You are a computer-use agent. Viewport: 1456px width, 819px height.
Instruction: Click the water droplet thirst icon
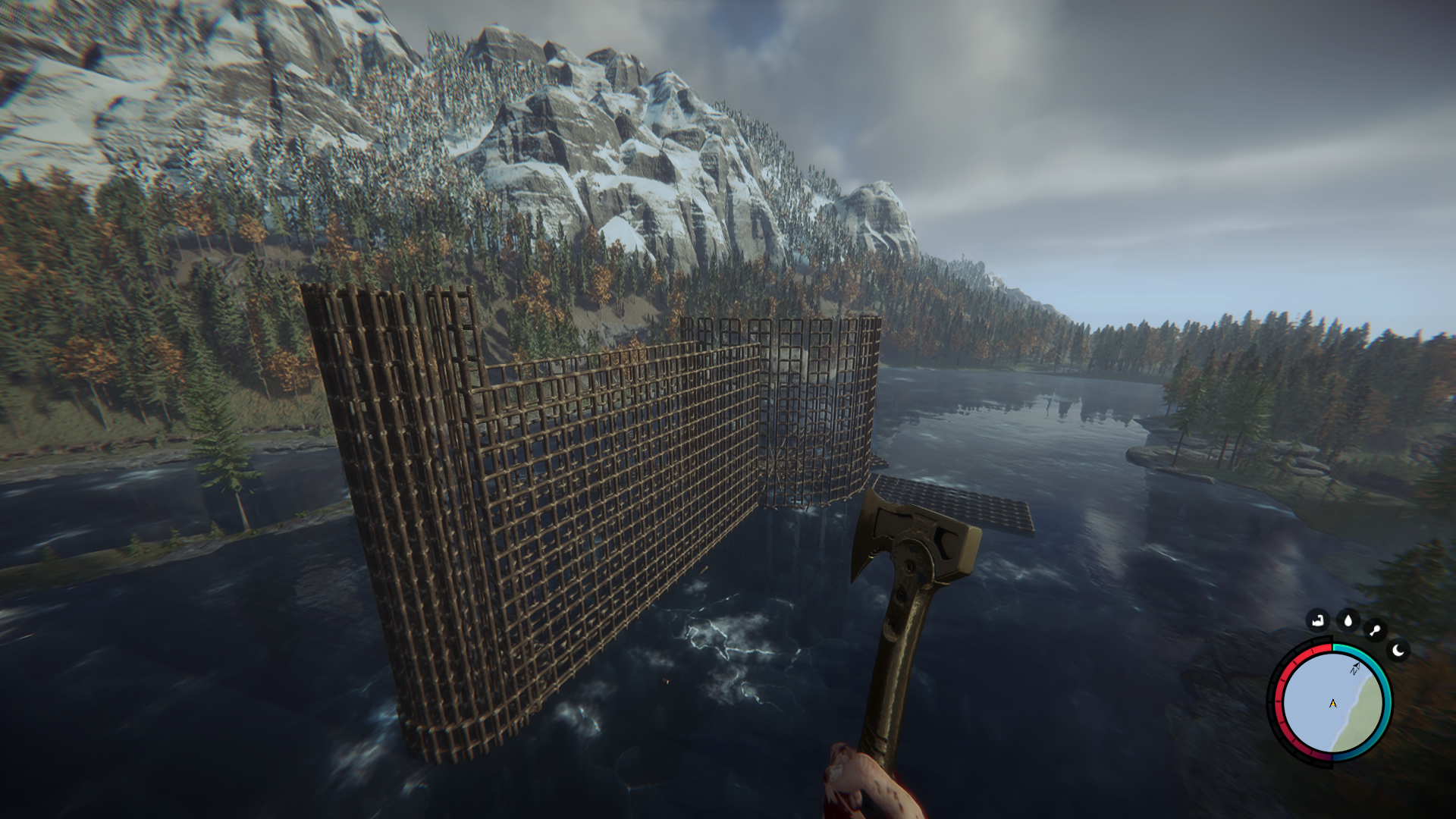tap(1348, 620)
